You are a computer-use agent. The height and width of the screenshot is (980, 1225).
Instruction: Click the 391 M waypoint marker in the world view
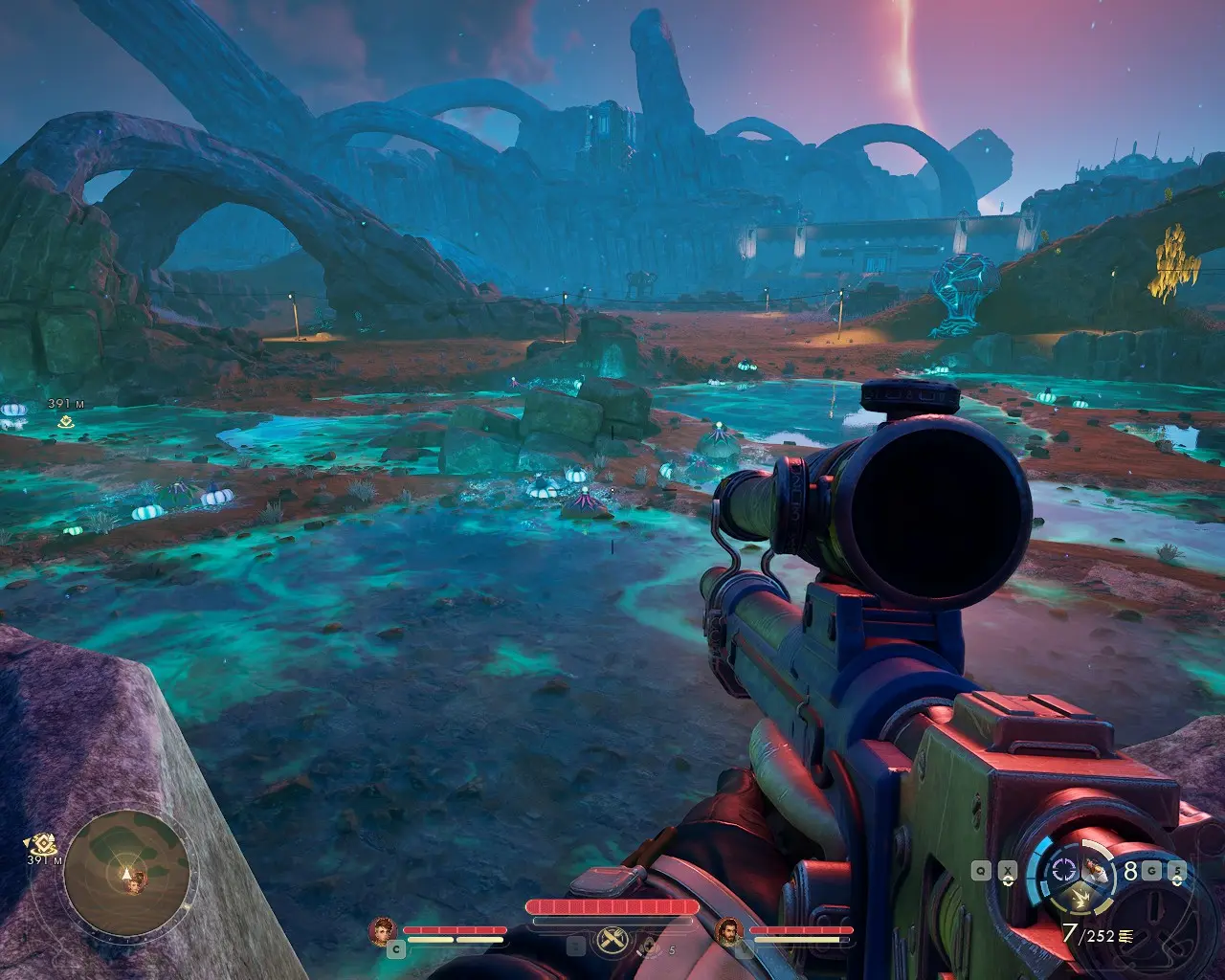coord(66,420)
